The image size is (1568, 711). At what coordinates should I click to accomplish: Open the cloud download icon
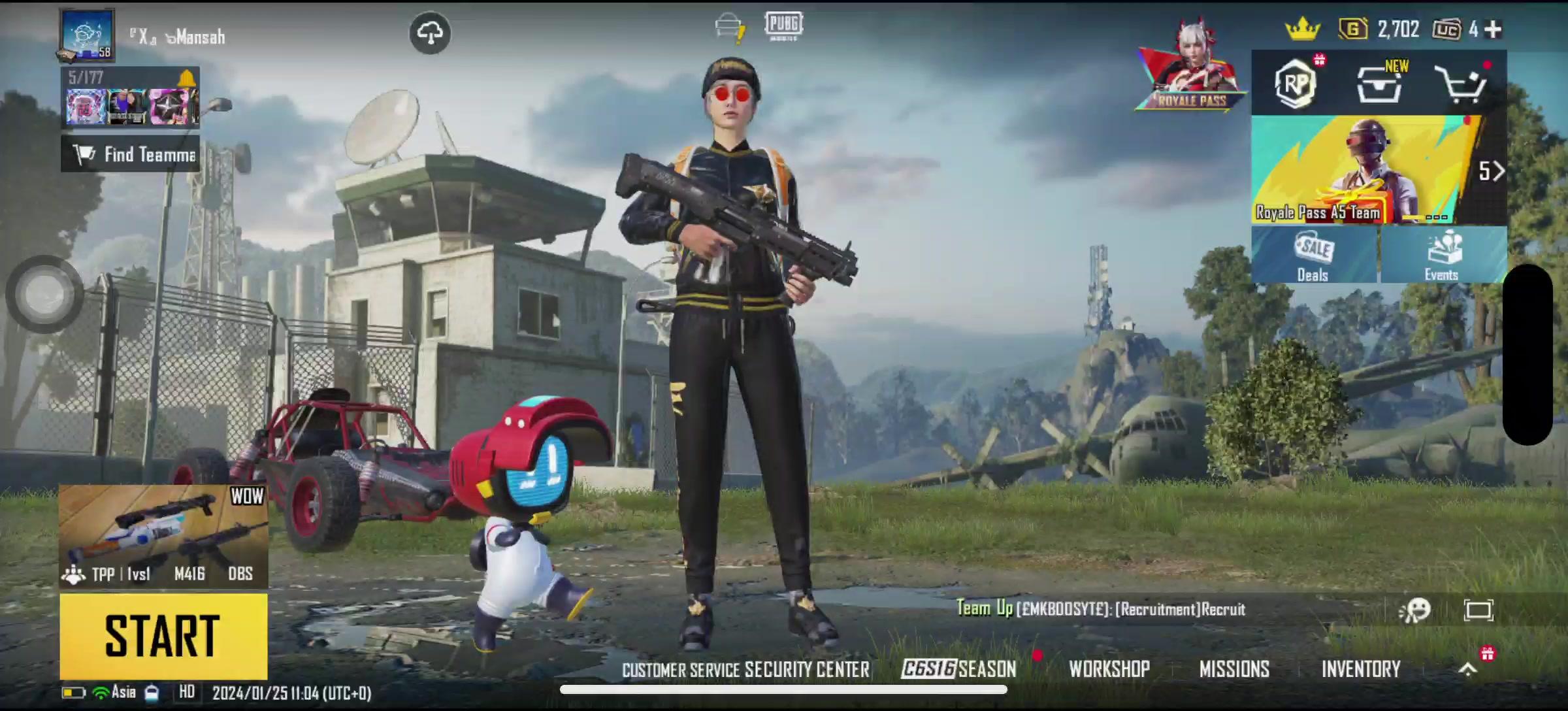(x=430, y=33)
